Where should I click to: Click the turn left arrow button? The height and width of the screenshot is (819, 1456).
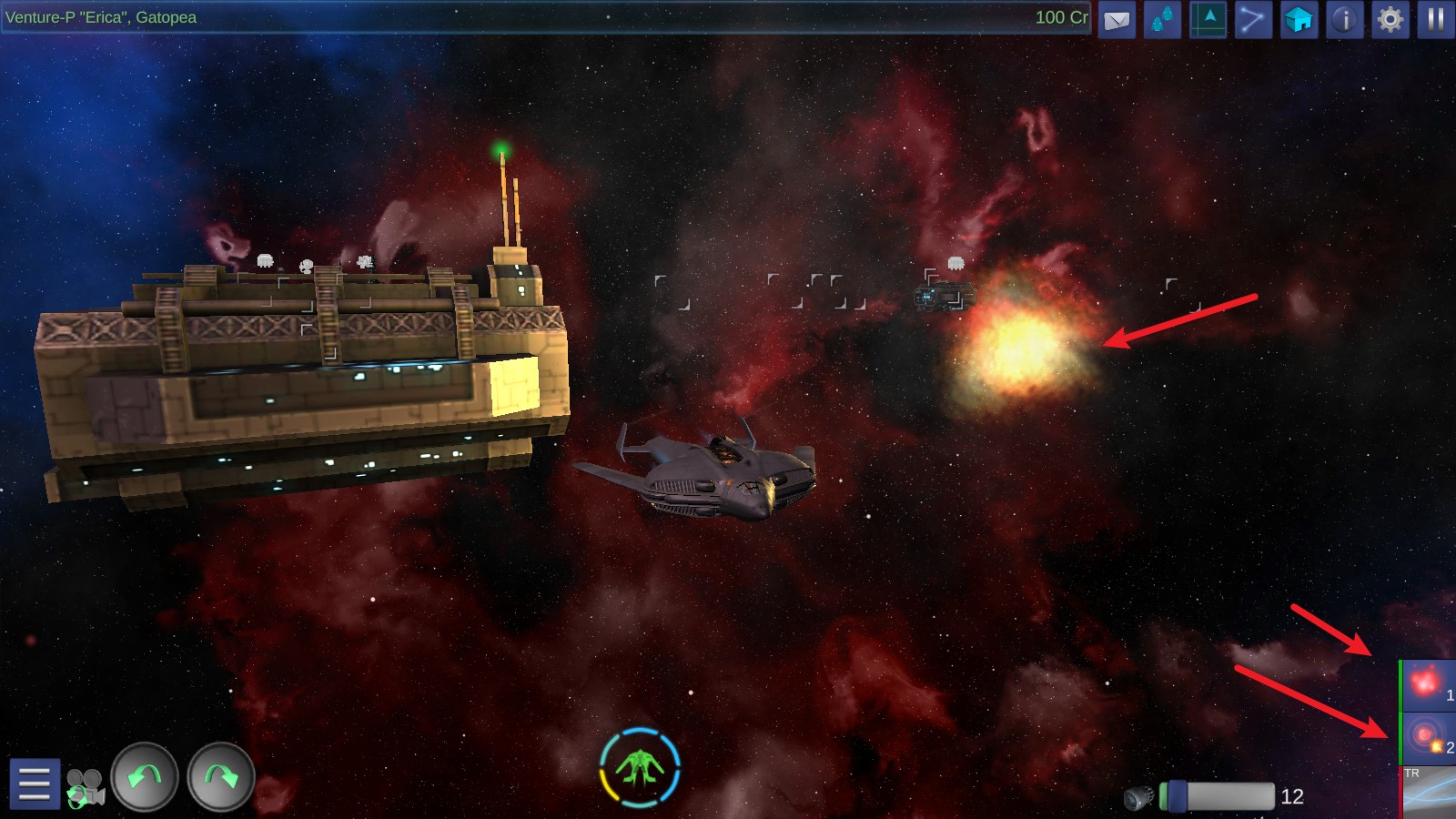145,776
